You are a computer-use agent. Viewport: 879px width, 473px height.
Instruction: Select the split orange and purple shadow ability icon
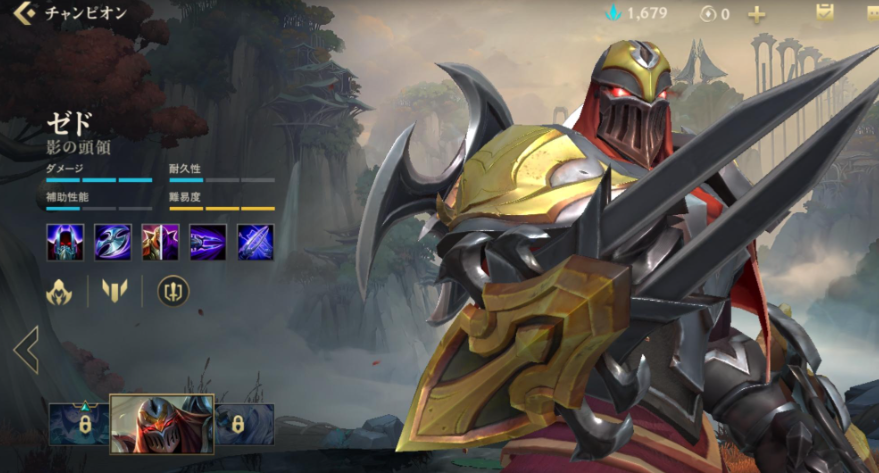click(x=160, y=242)
